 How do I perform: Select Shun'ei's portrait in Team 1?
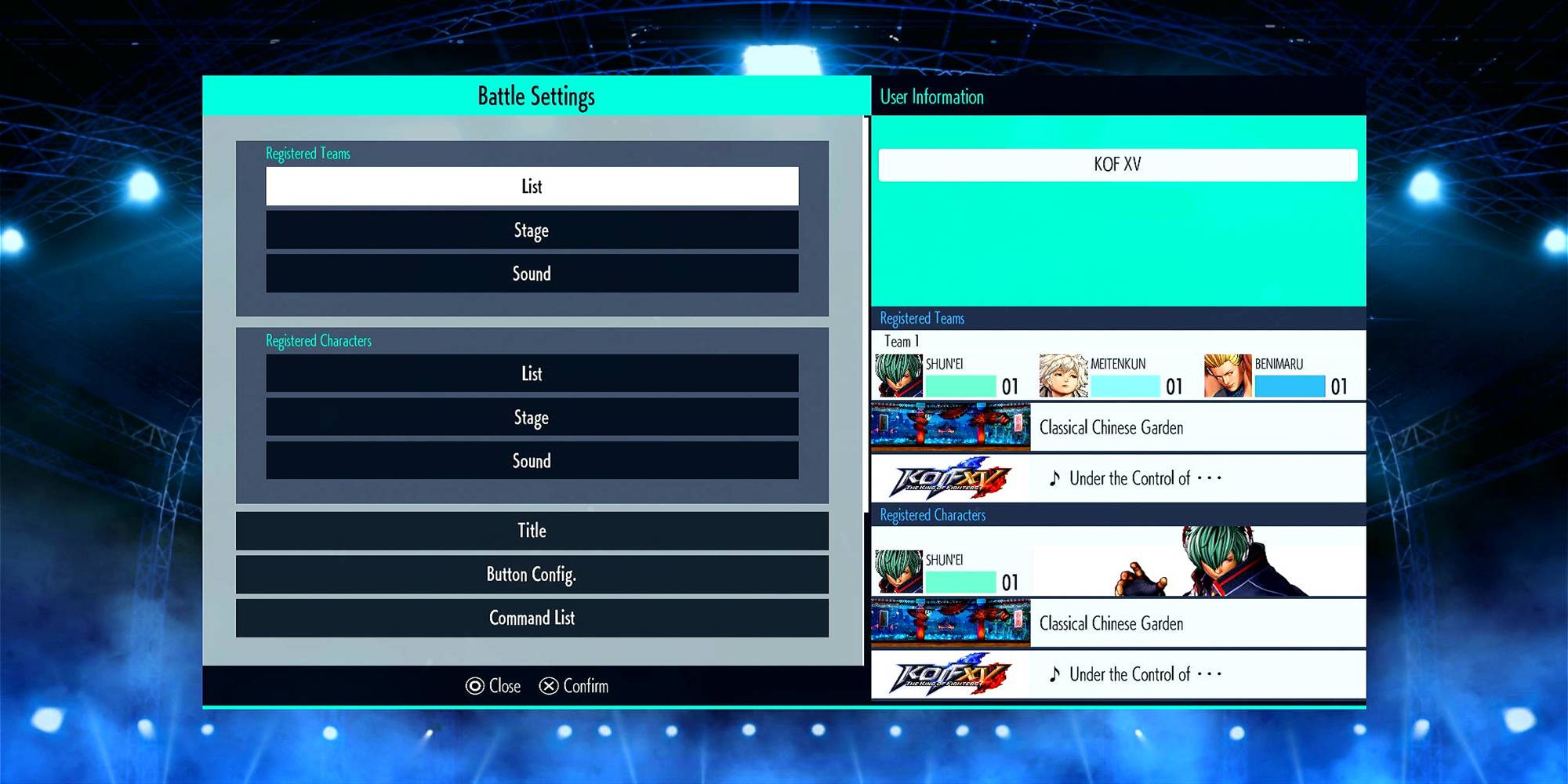[898, 376]
